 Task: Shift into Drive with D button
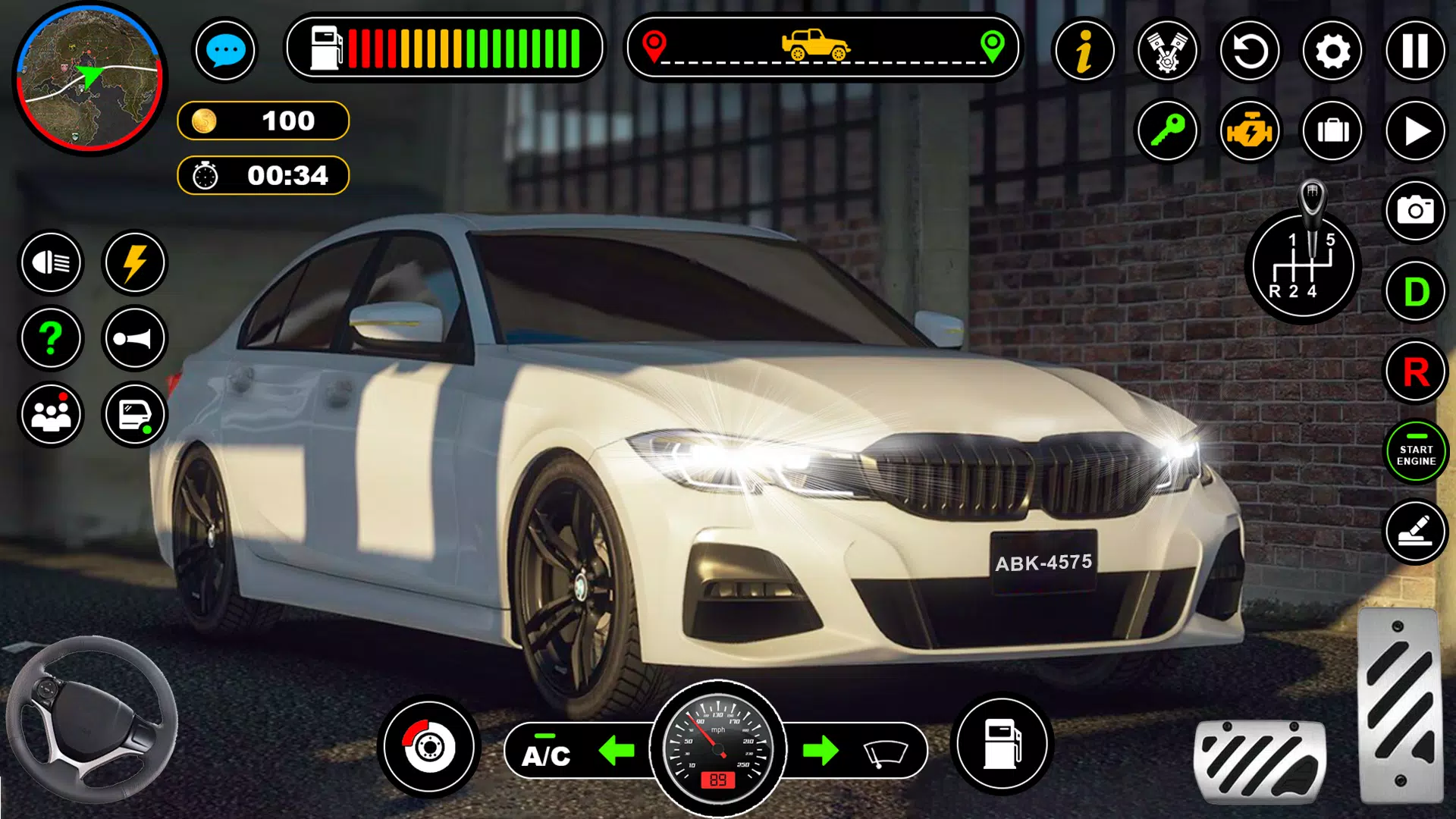[1415, 292]
